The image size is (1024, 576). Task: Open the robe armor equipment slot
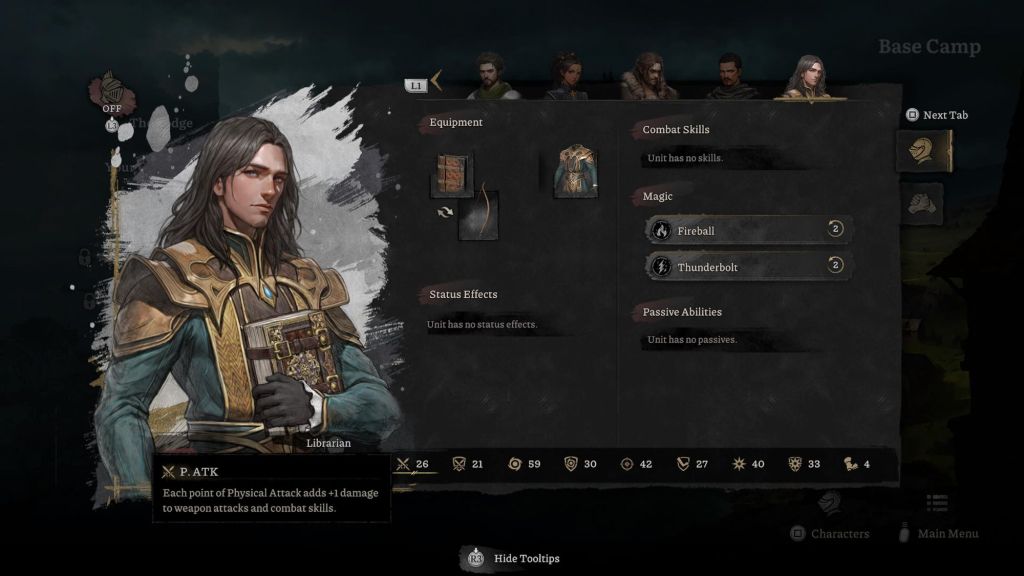[576, 171]
